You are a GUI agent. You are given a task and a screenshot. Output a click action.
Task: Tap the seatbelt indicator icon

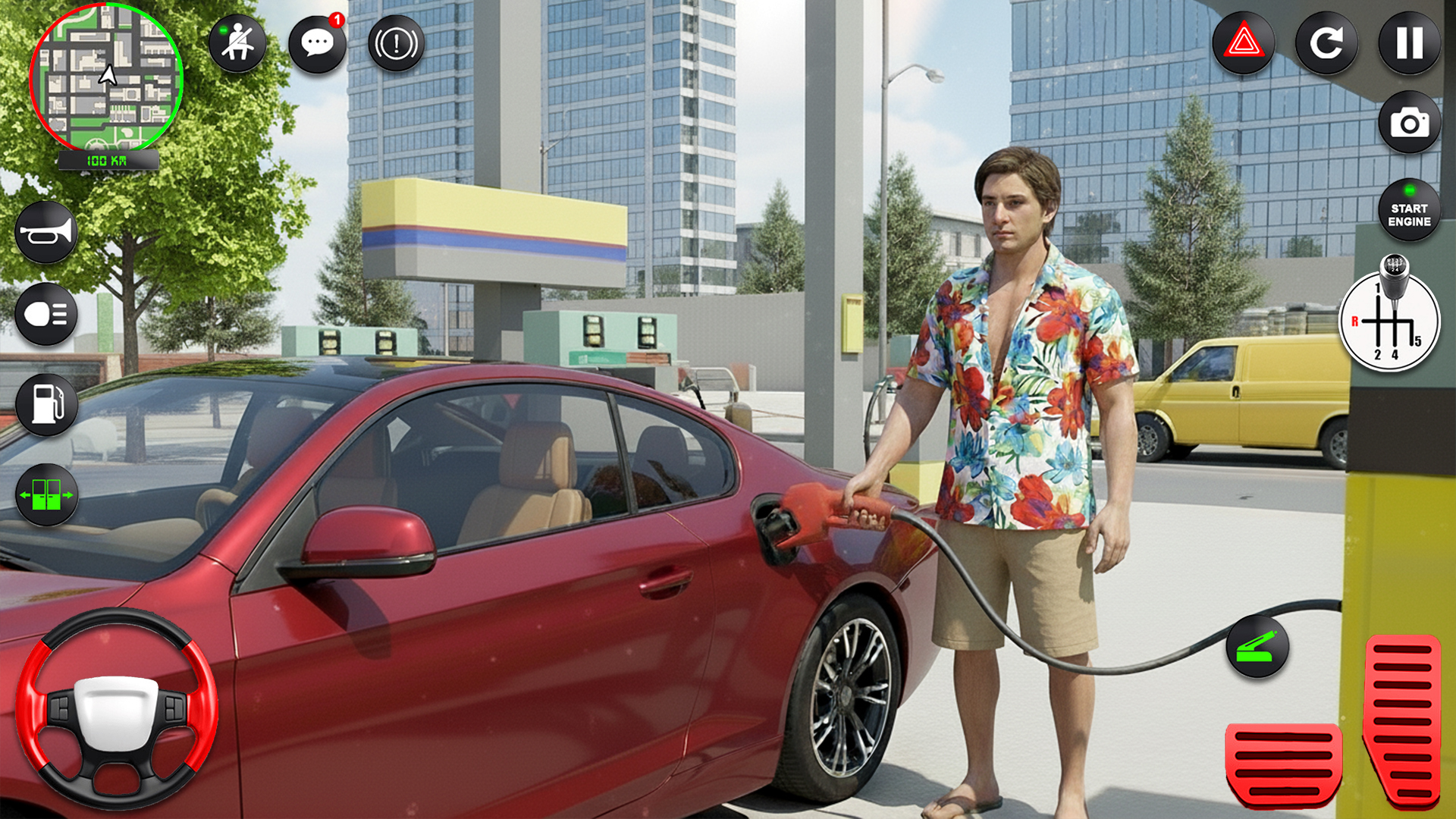pos(238,43)
